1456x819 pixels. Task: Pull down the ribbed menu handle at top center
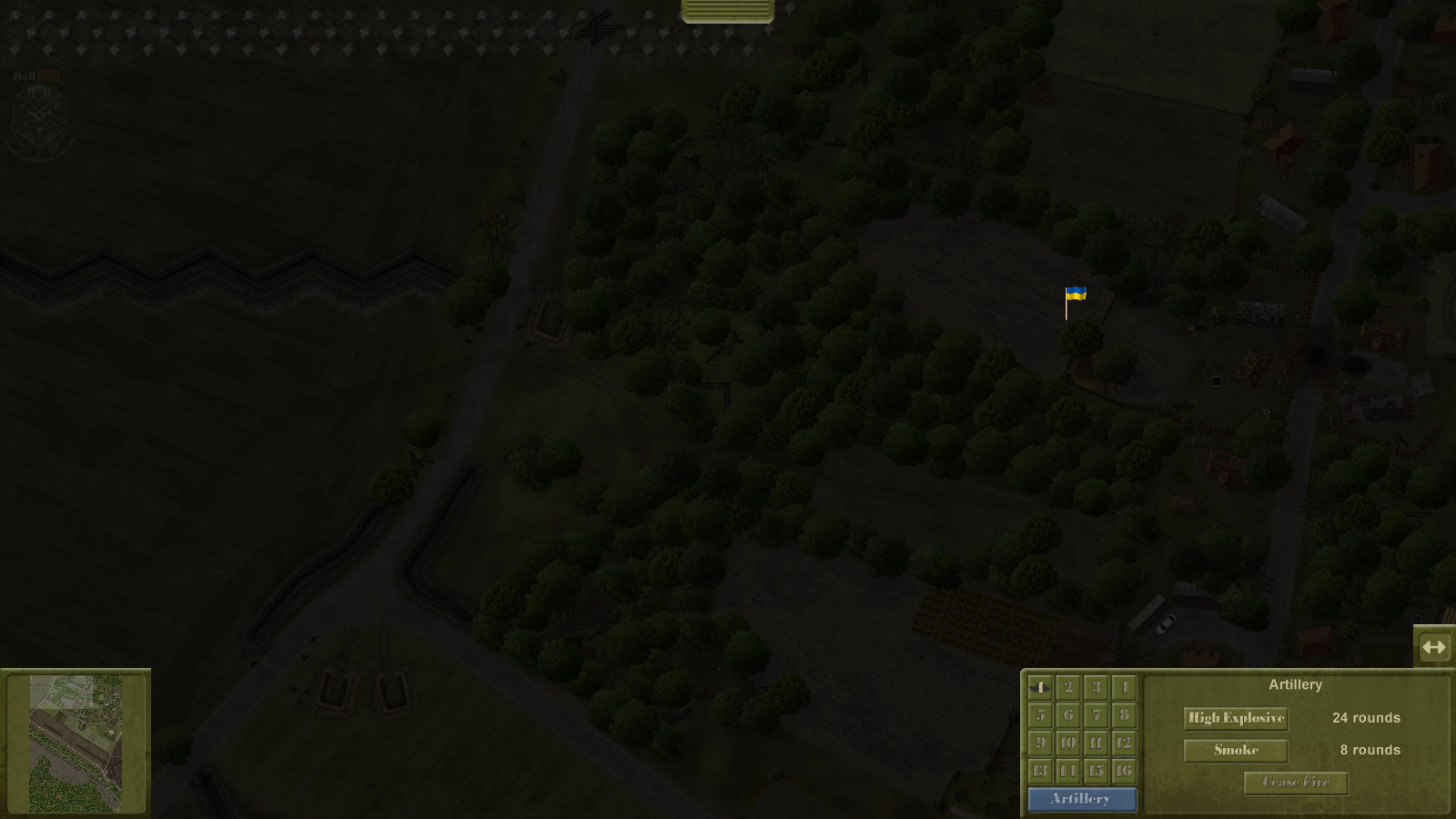[x=725, y=11]
